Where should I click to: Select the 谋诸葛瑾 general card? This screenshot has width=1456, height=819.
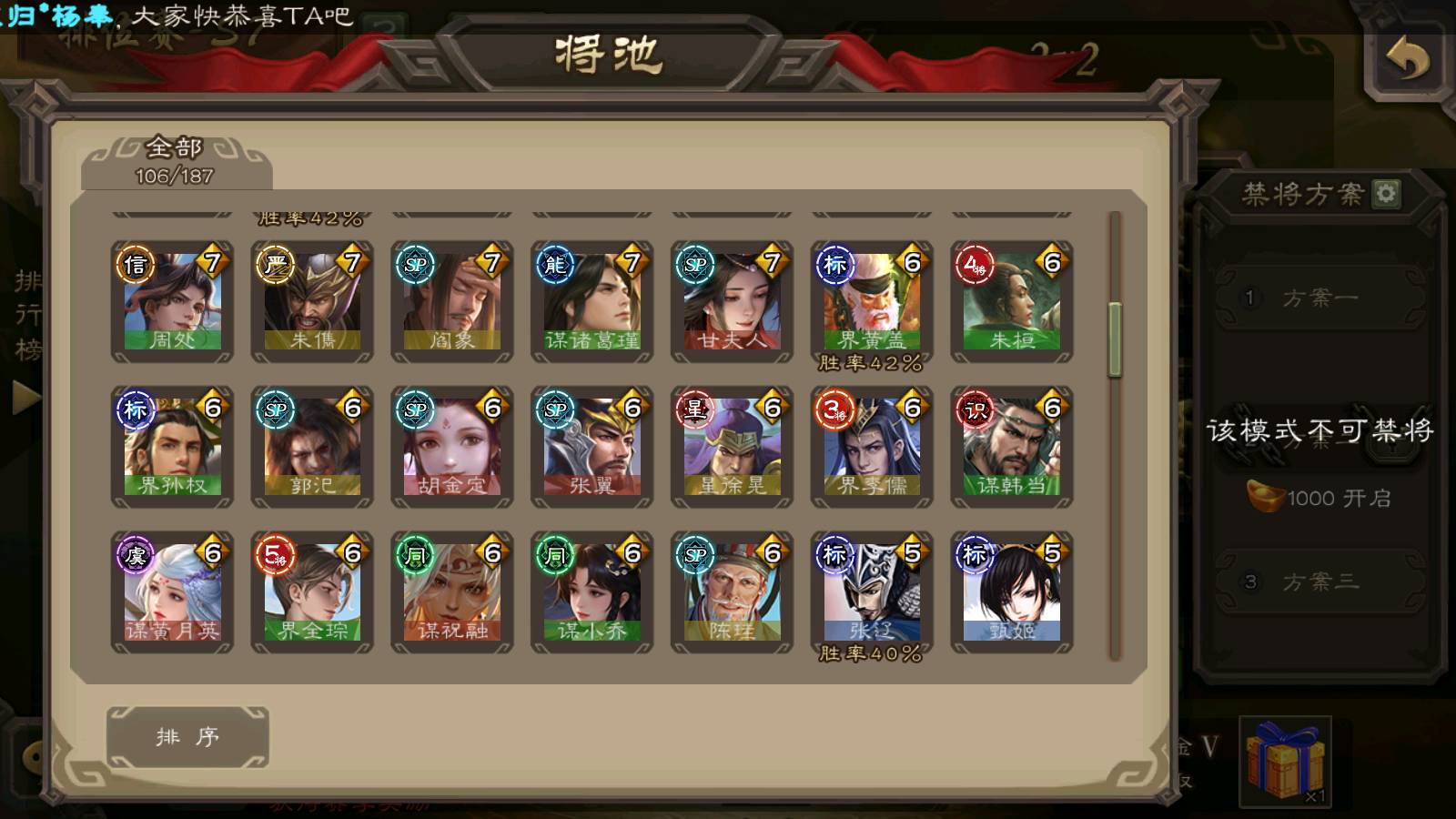[x=592, y=301]
